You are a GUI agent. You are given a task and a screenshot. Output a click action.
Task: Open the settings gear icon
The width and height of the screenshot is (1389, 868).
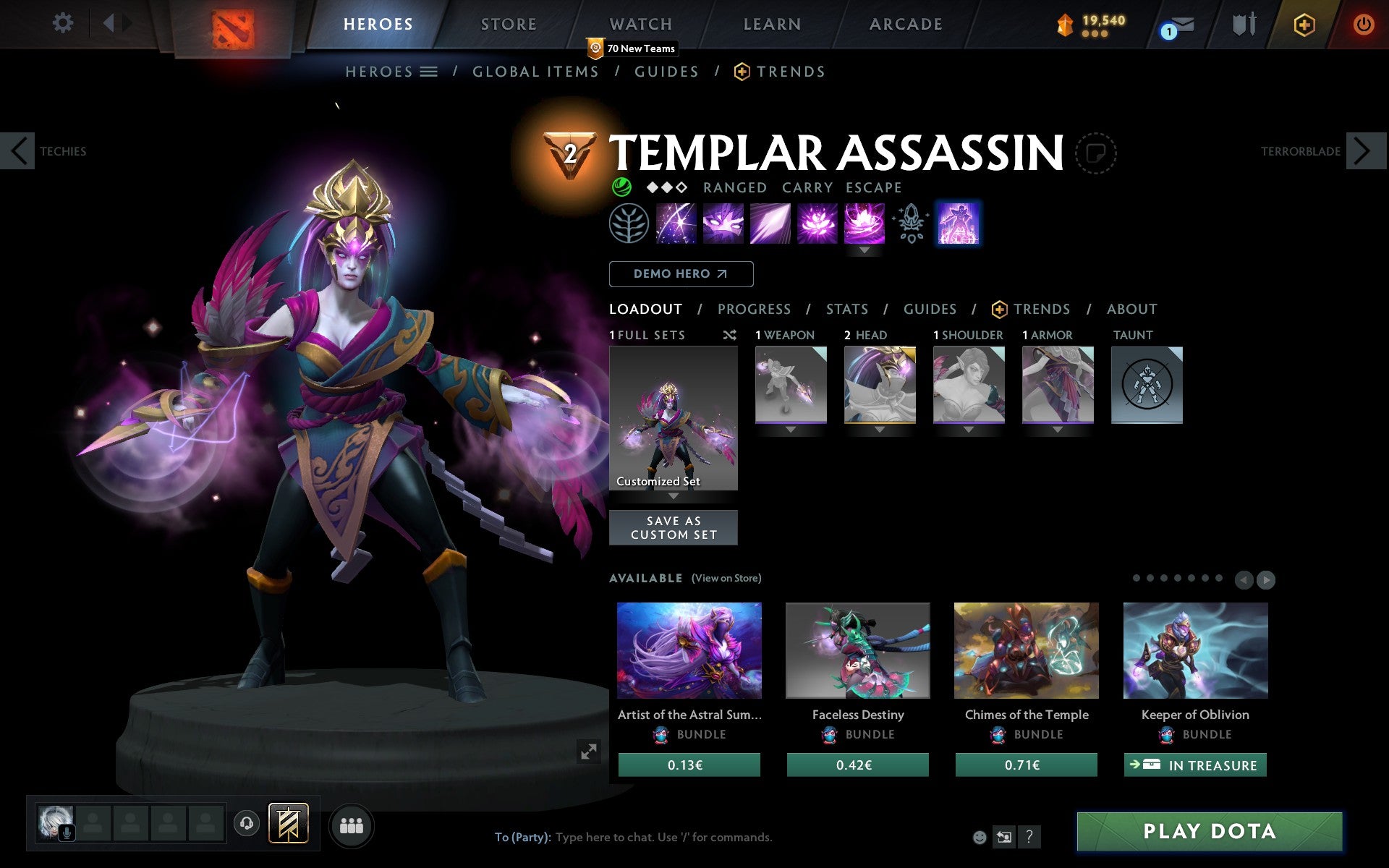tap(64, 23)
